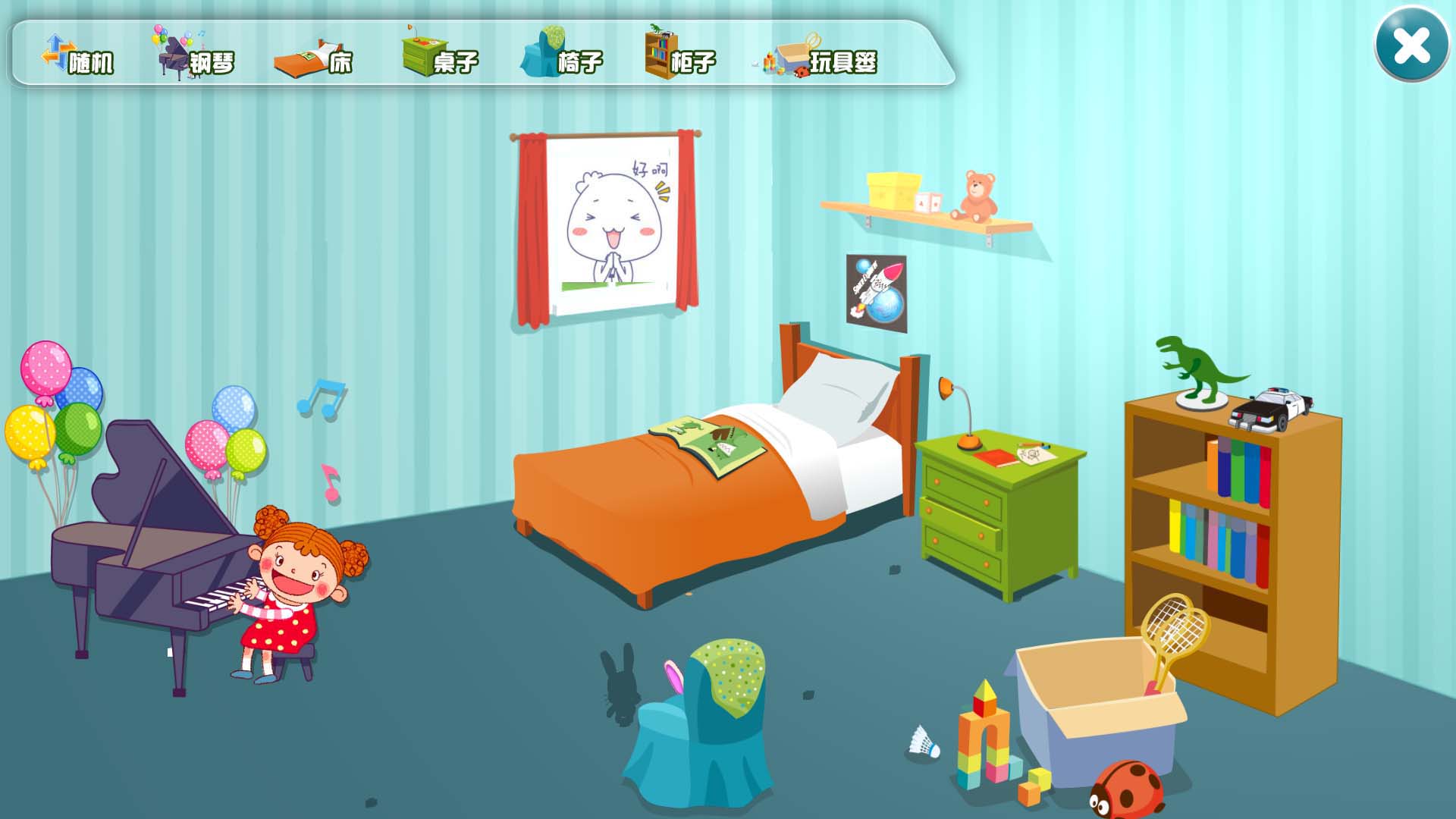Open the 桌子 table category
The width and height of the screenshot is (1456, 819).
point(440,58)
